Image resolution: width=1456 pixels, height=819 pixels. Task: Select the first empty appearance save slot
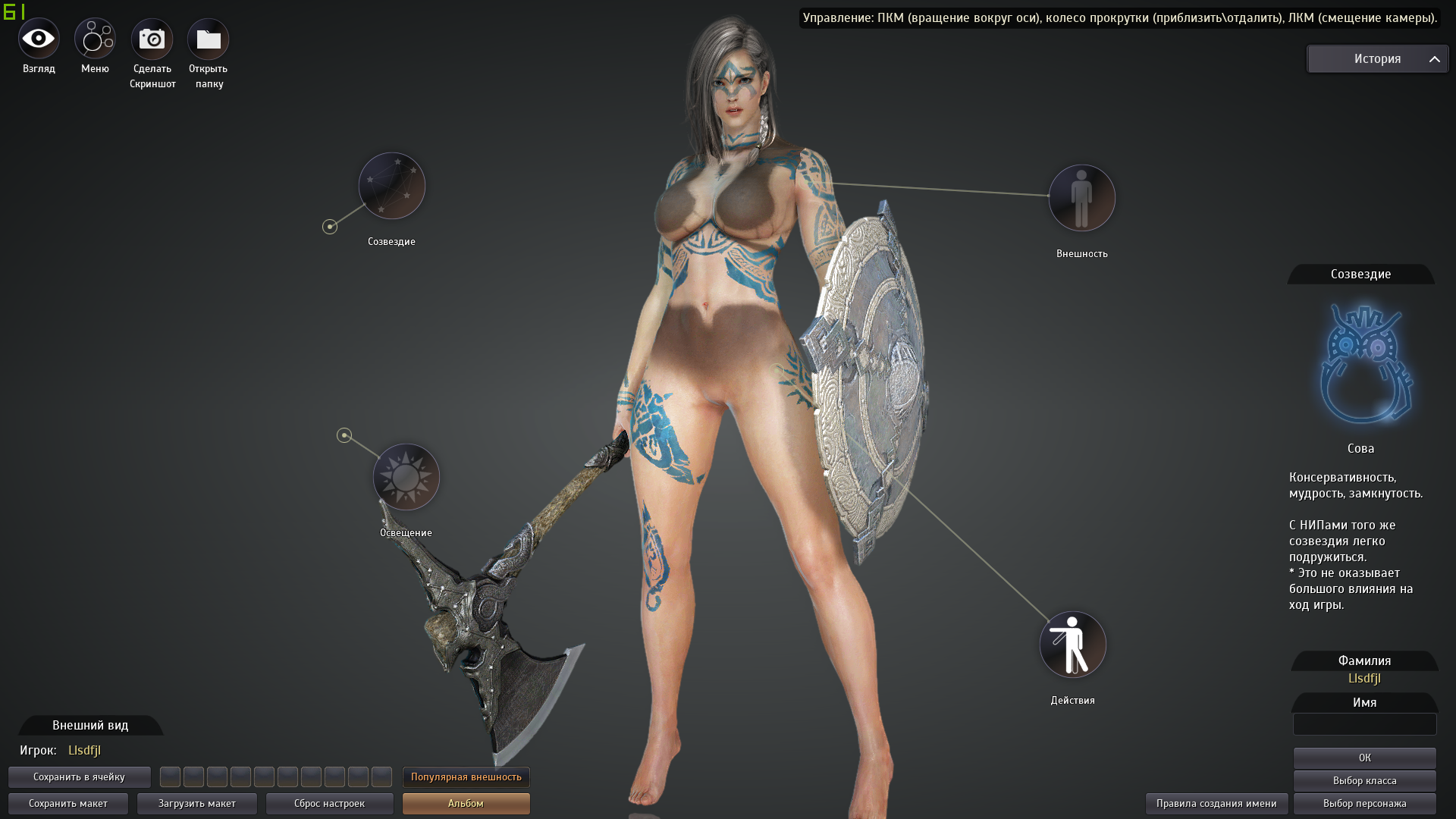pos(170,777)
